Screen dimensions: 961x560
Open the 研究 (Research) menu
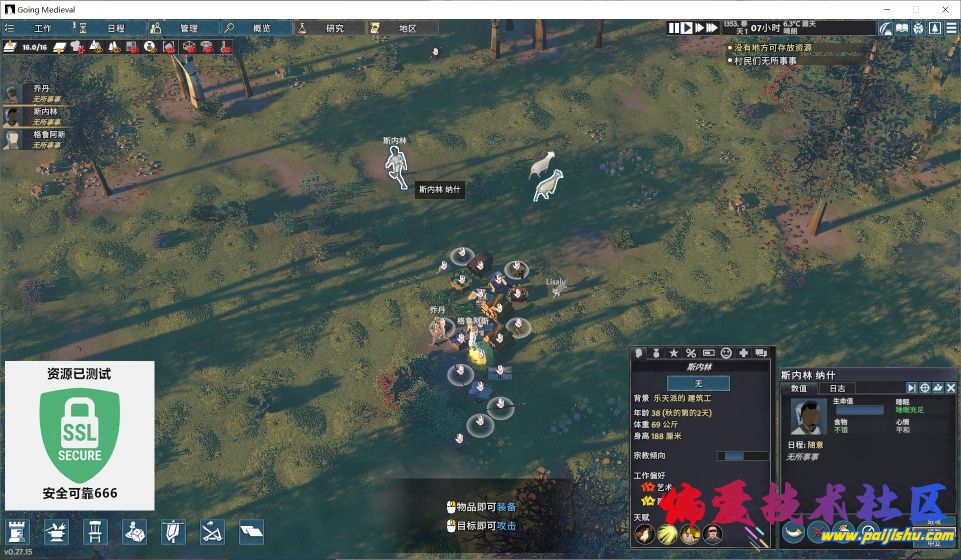327,28
